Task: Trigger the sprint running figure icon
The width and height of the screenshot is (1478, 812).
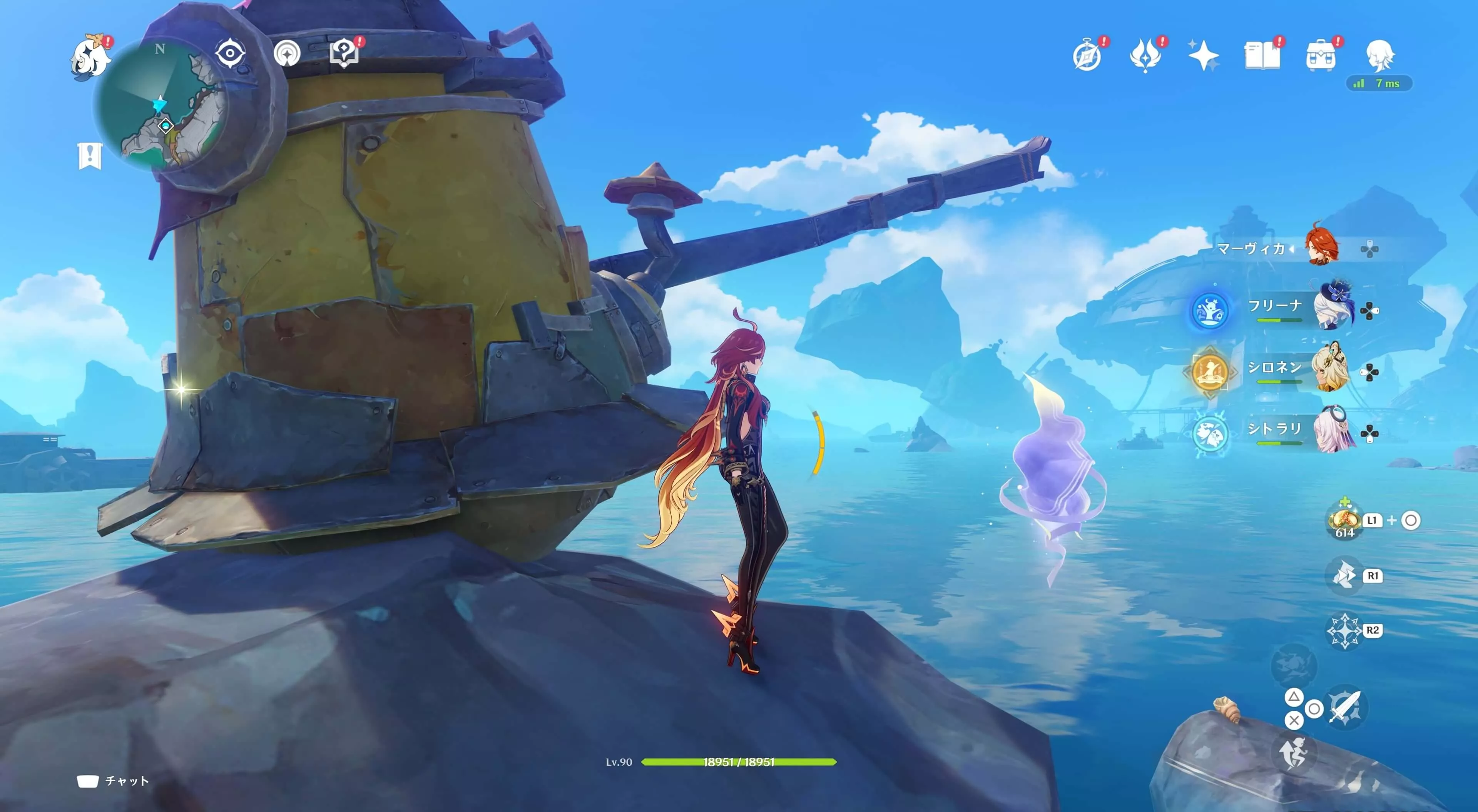Action: 1294,752
